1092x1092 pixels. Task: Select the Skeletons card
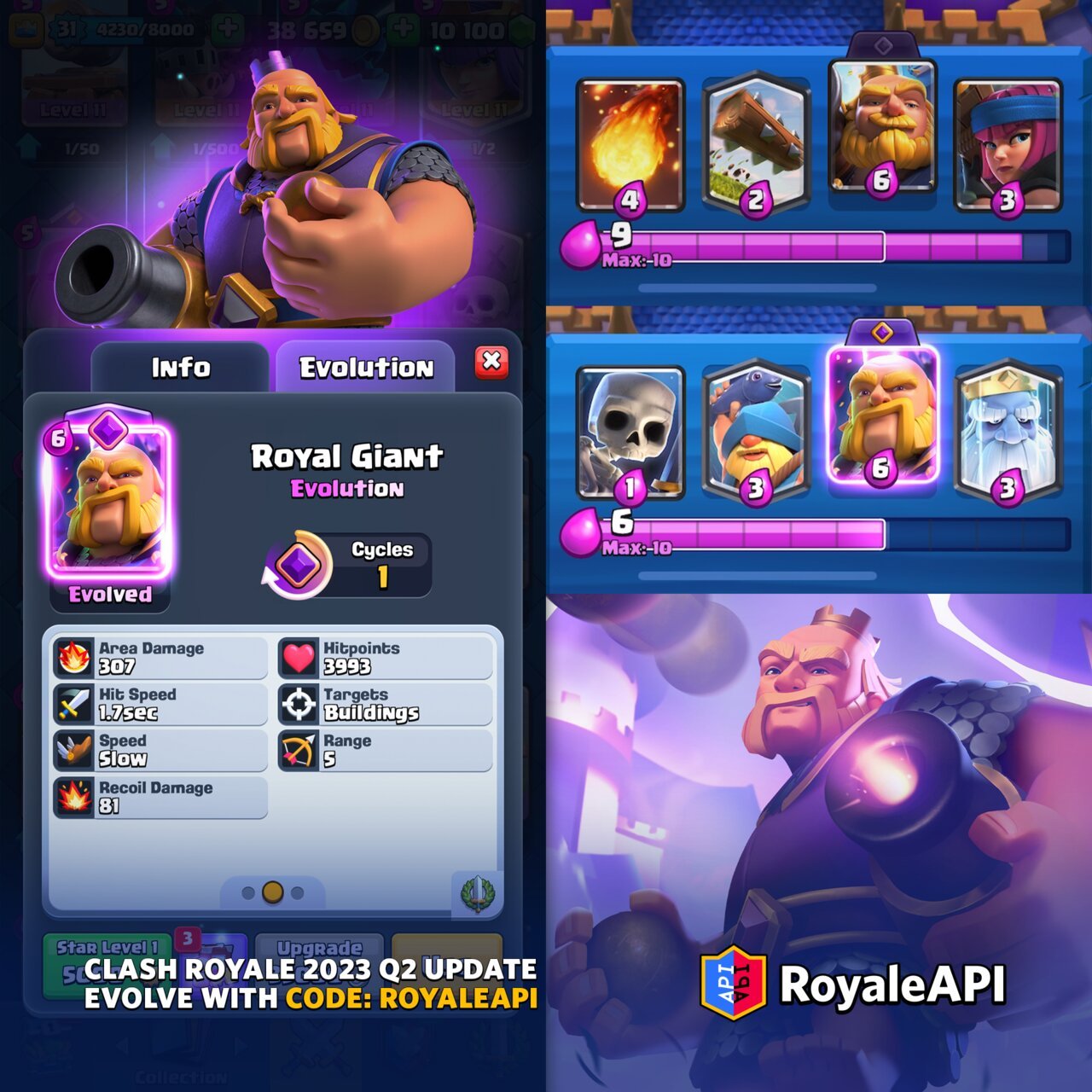pyautogui.click(x=630, y=435)
